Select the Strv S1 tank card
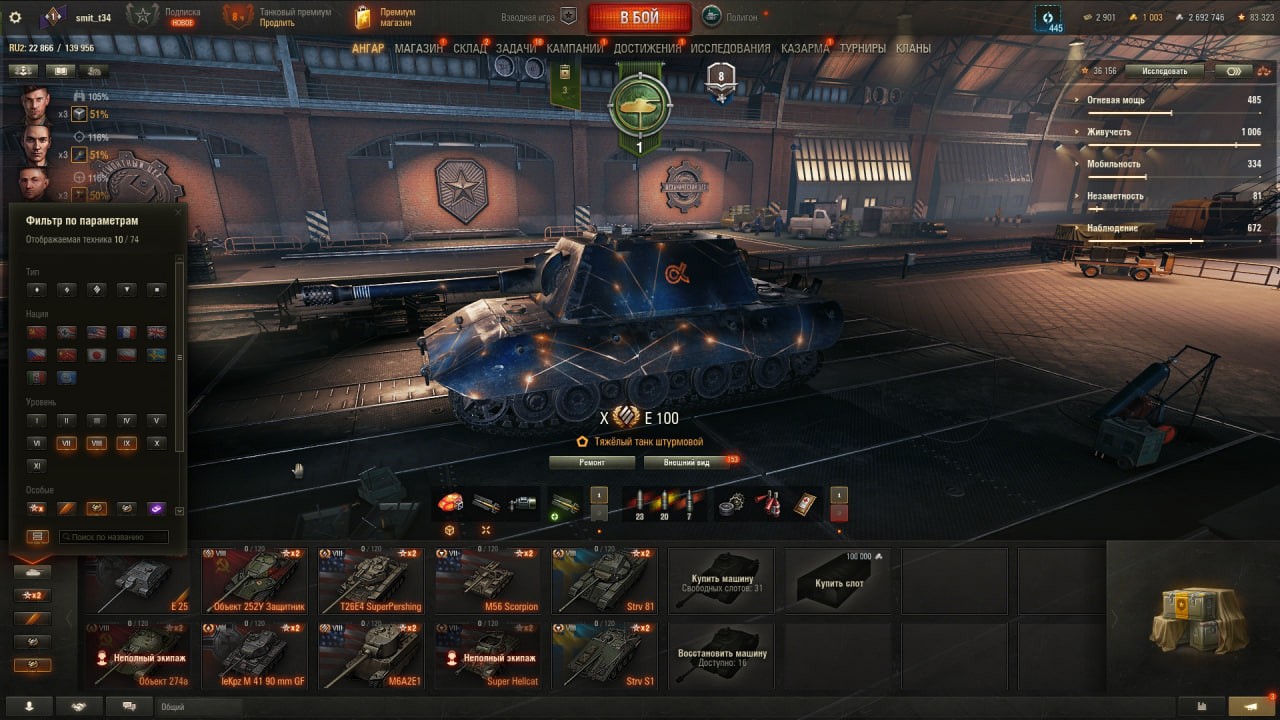The height and width of the screenshot is (720, 1280). (x=603, y=656)
